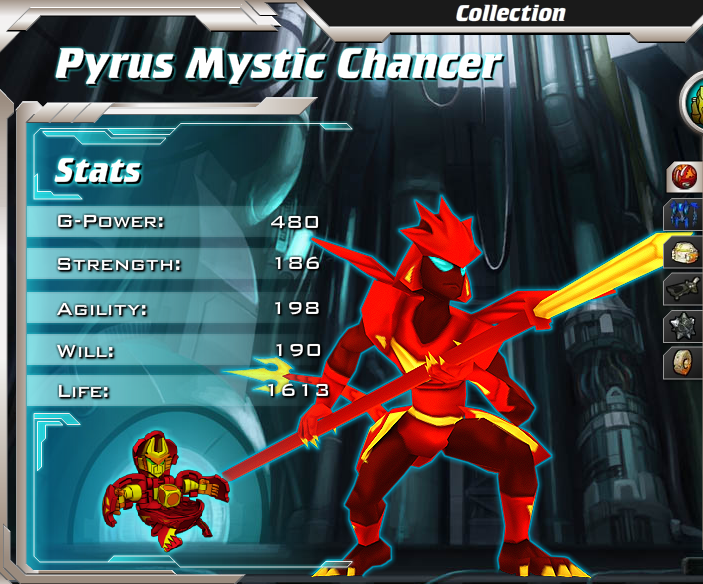Switch to the blue armor tab

tap(685, 214)
